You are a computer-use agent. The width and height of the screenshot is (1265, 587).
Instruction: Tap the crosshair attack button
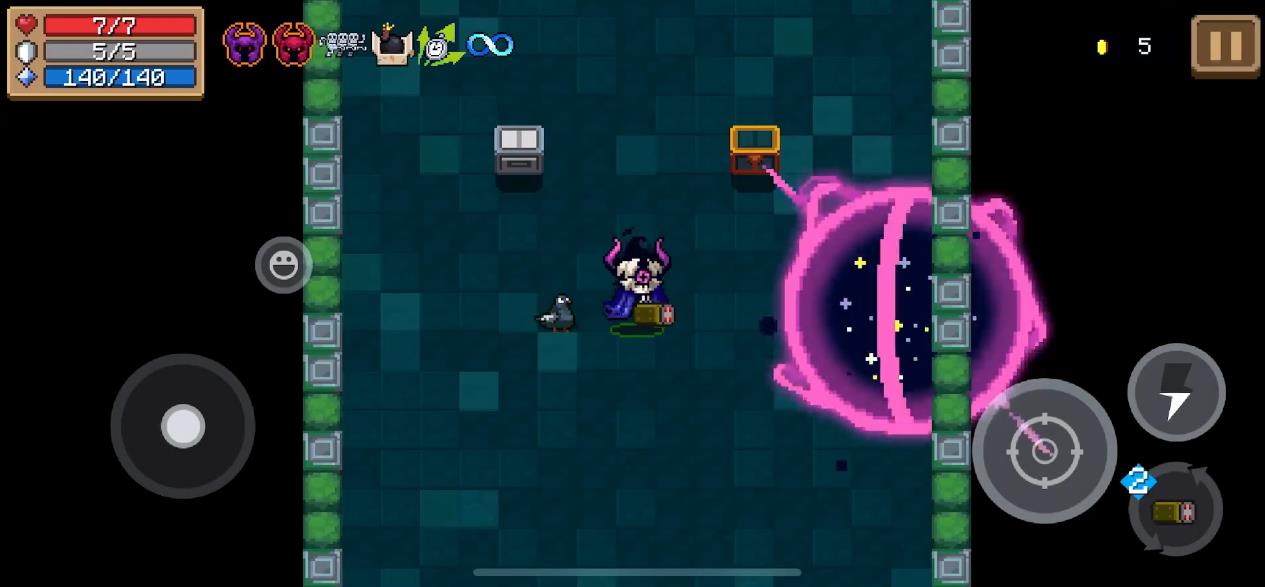click(1043, 450)
